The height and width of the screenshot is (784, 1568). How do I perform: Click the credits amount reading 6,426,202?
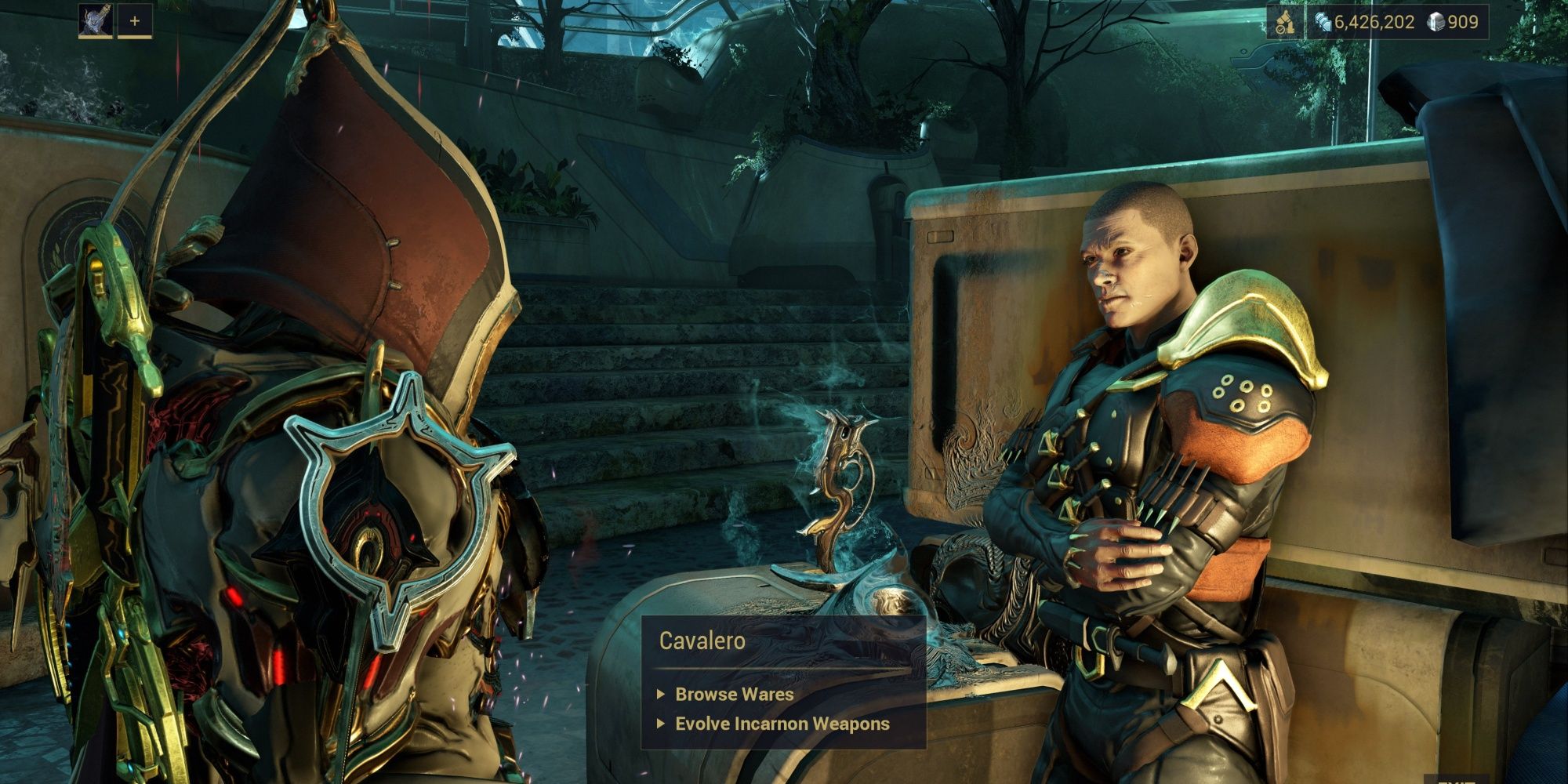pos(1374,24)
